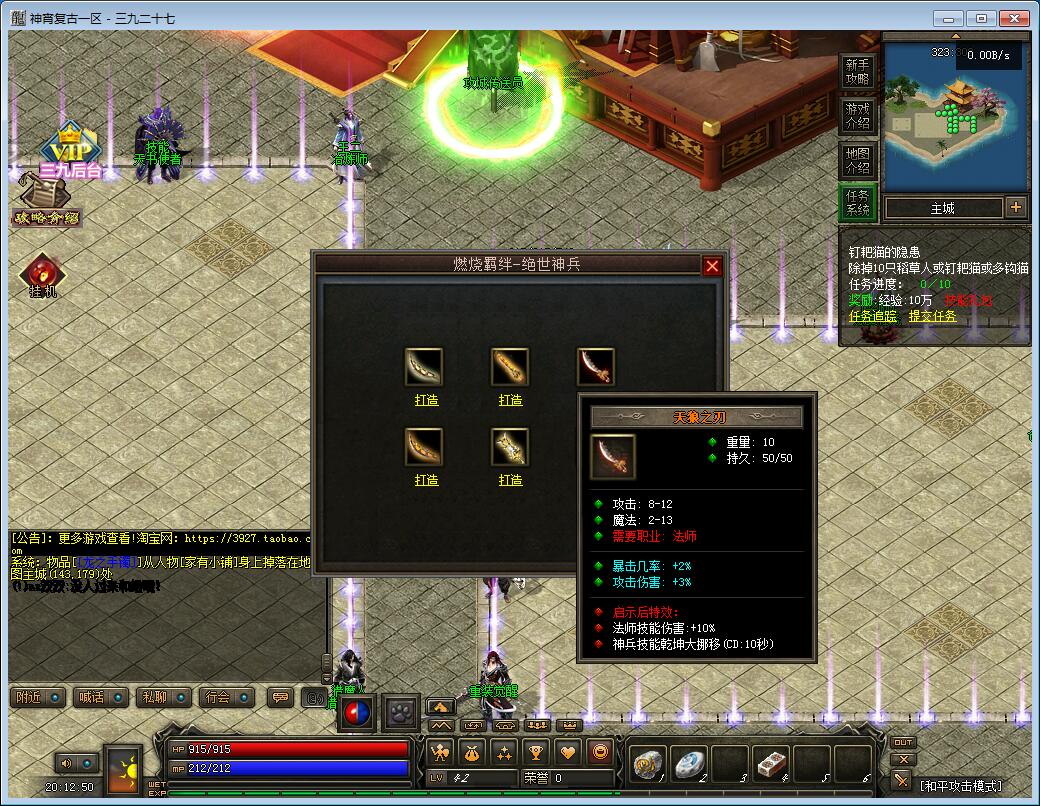This screenshot has height=806, width=1040.
Task: Click the 和平攻击模式 attack mode label
Action: click(960, 786)
